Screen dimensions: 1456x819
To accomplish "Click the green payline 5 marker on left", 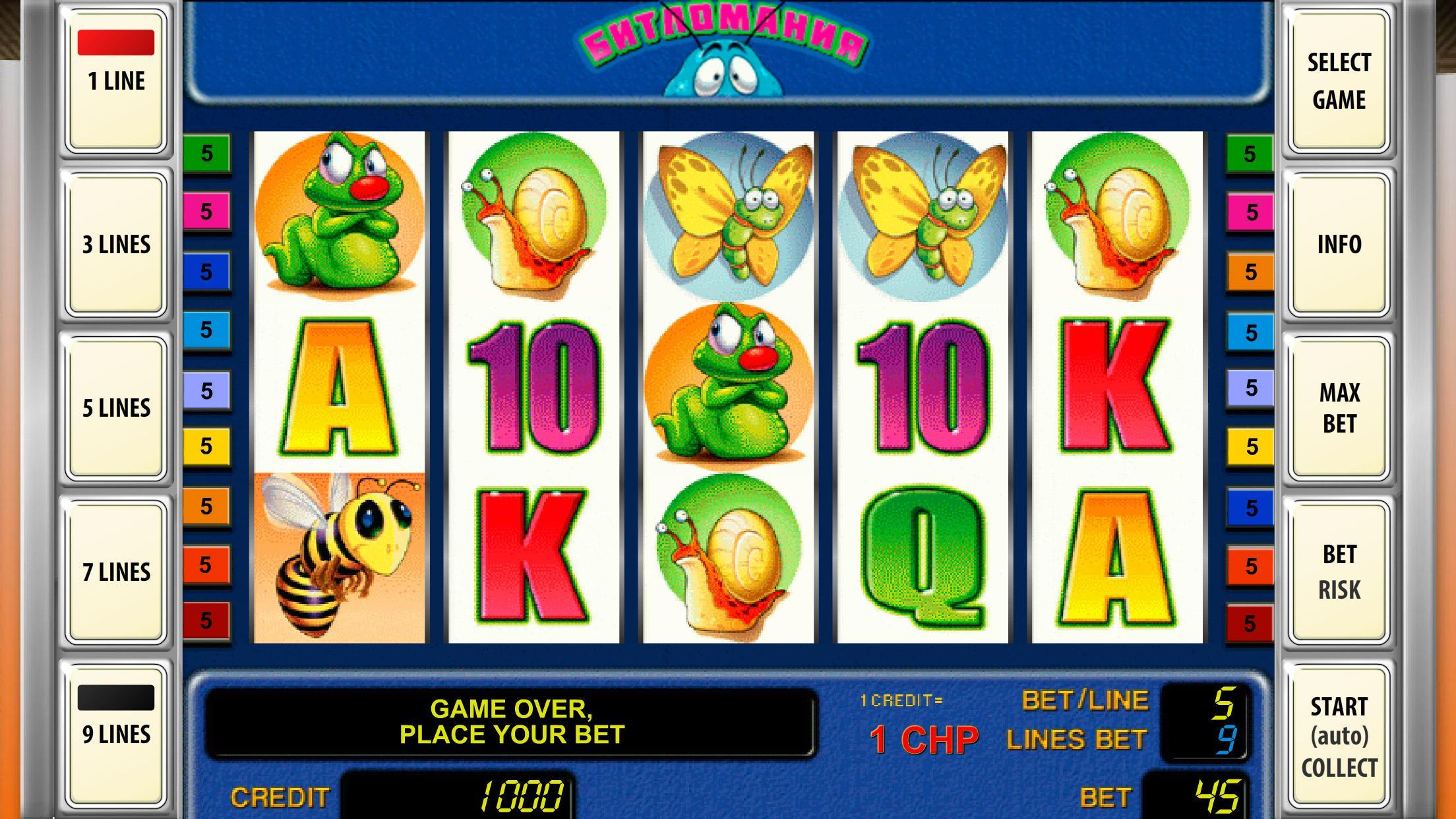I will click(208, 153).
